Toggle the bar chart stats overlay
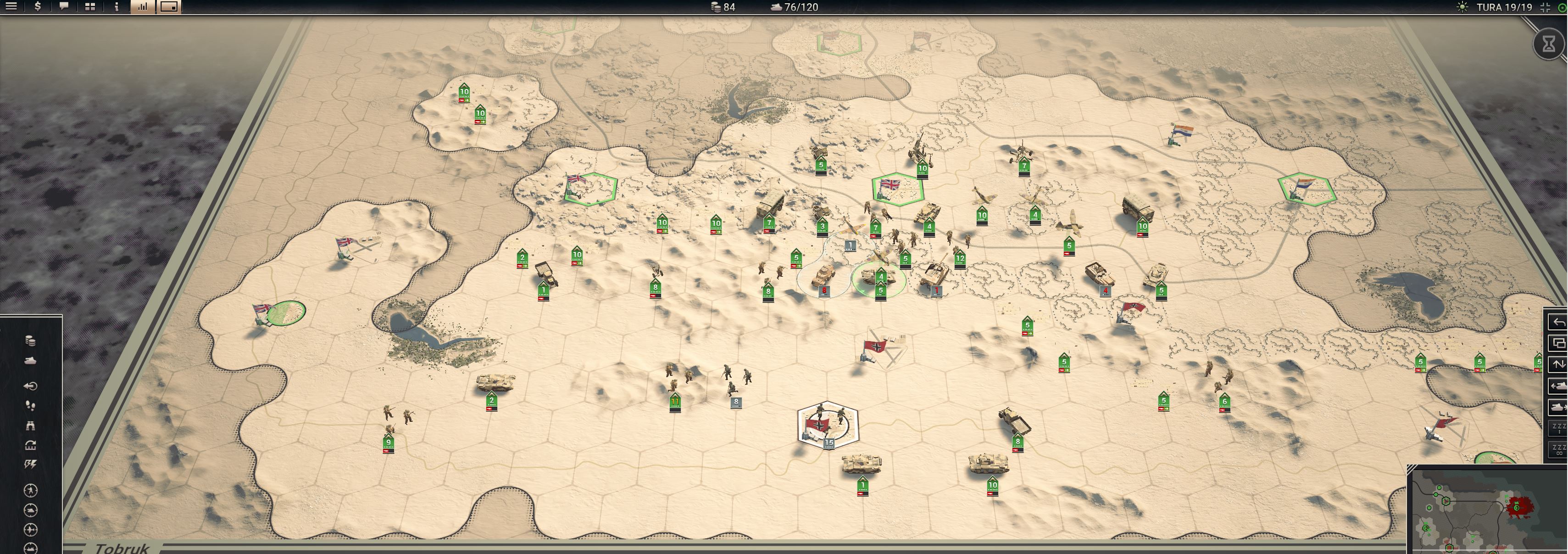The image size is (1568, 554). tap(142, 7)
